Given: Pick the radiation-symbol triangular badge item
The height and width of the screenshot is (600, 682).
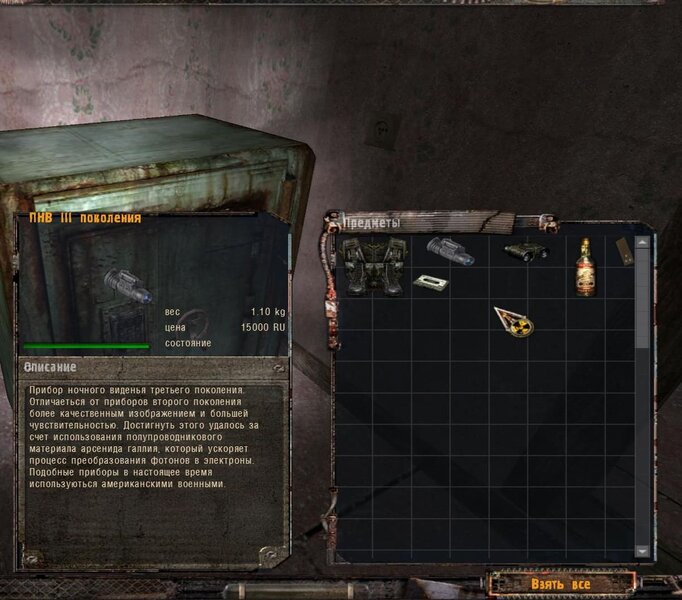Looking at the screenshot, I should coord(514,321).
